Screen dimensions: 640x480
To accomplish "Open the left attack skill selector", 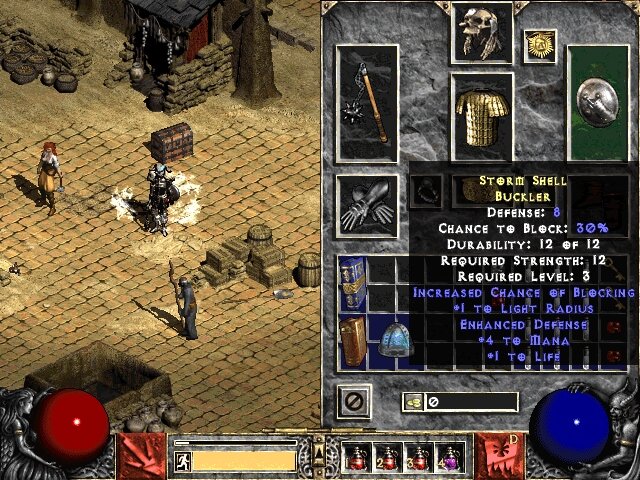I will tap(138, 455).
